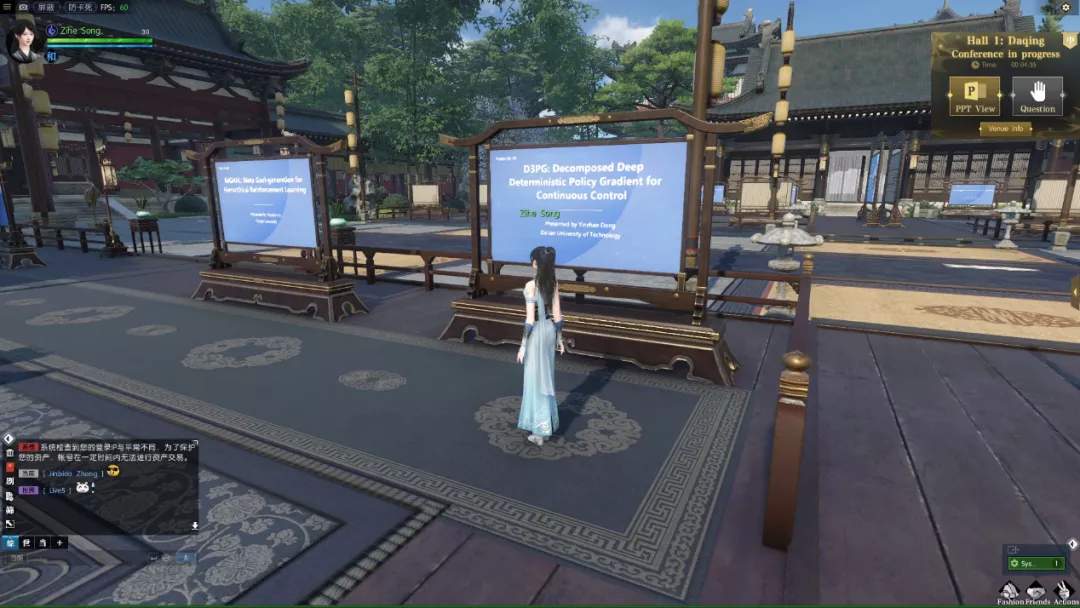Viewport: 1080px width, 608px height.
Task: Collapse the notification panel diamond arrow
Action: 1072,544
